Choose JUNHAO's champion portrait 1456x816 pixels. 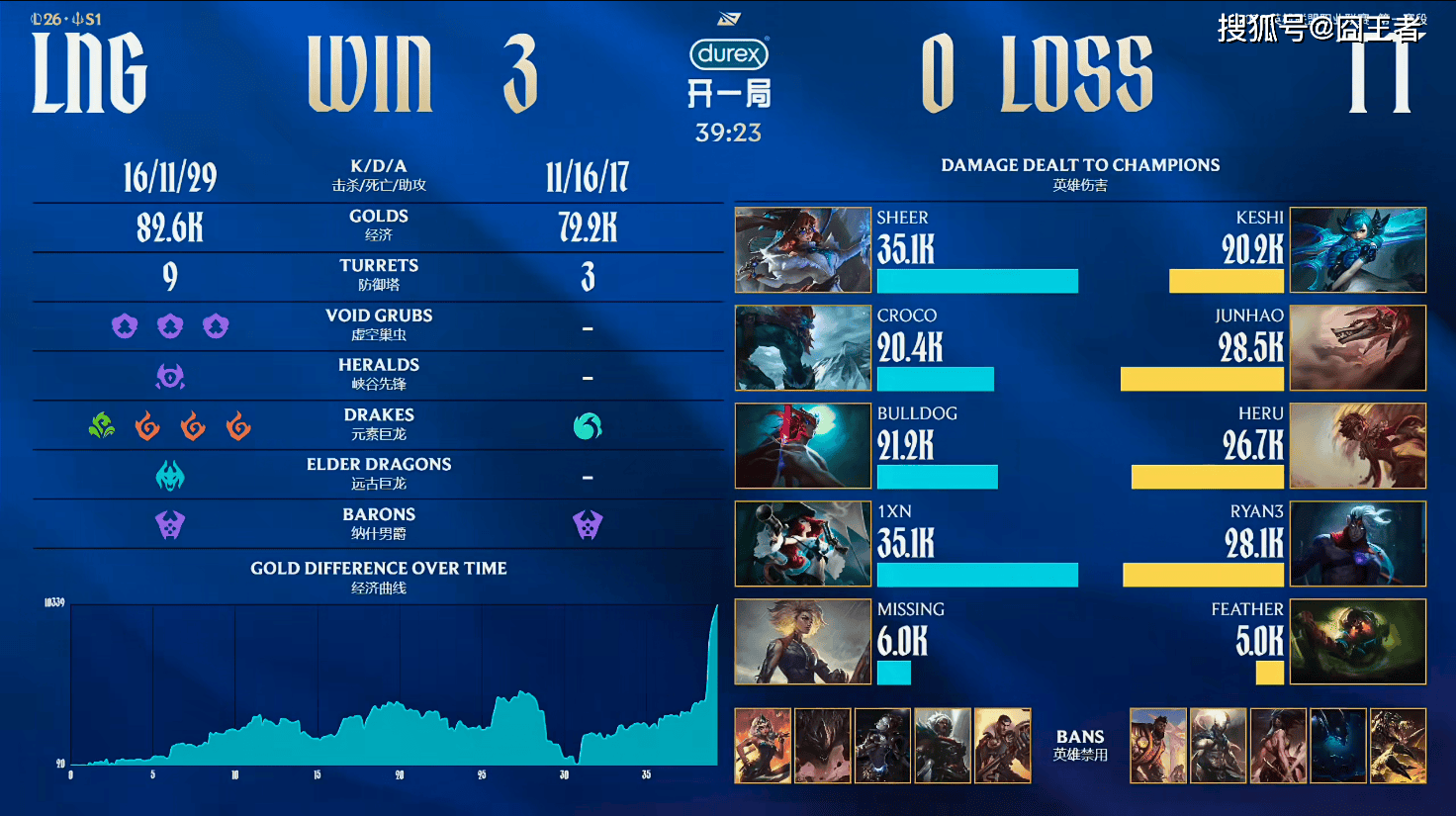[x=1358, y=347]
